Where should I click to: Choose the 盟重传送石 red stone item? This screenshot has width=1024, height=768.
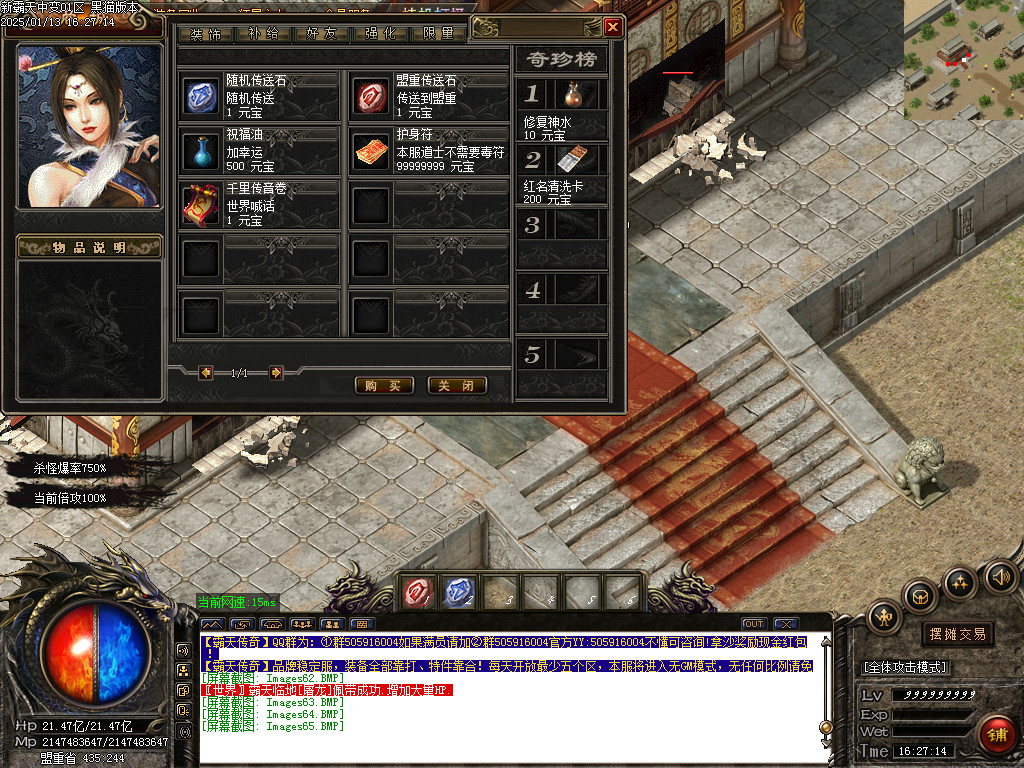pyautogui.click(x=371, y=97)
